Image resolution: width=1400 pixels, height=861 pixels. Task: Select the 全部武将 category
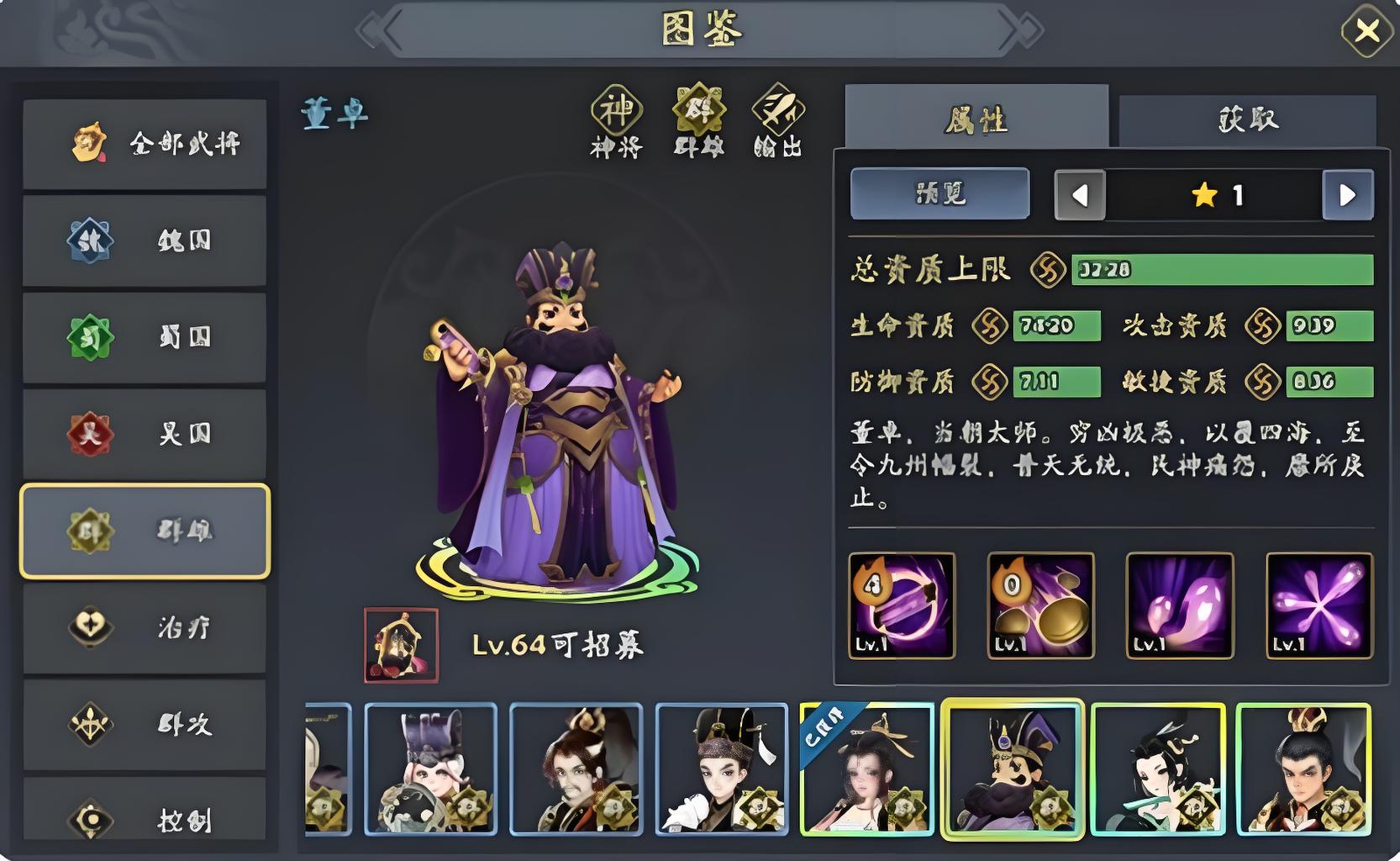145,144
